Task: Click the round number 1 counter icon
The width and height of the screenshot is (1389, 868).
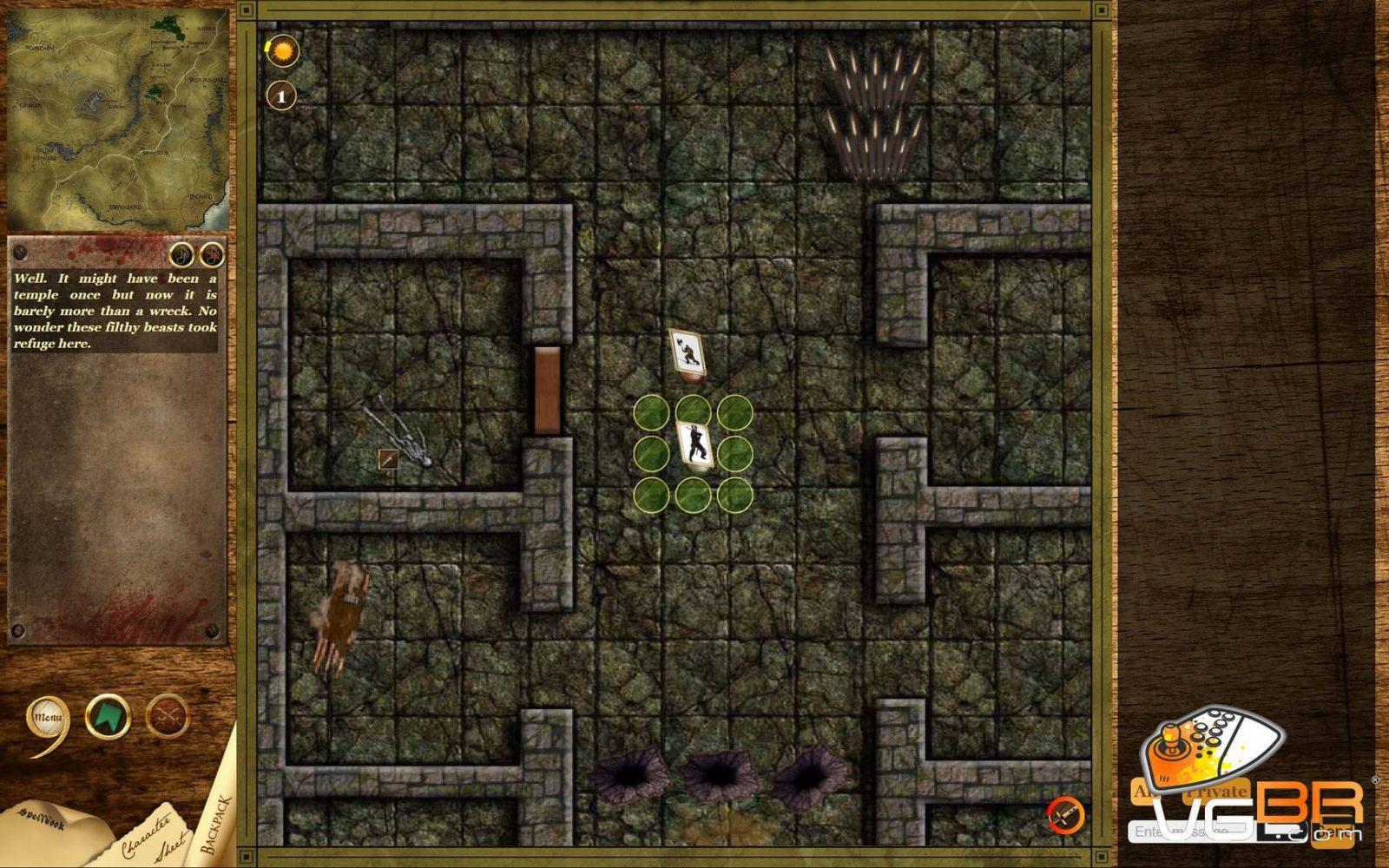Action: click(x=280, y=95)
